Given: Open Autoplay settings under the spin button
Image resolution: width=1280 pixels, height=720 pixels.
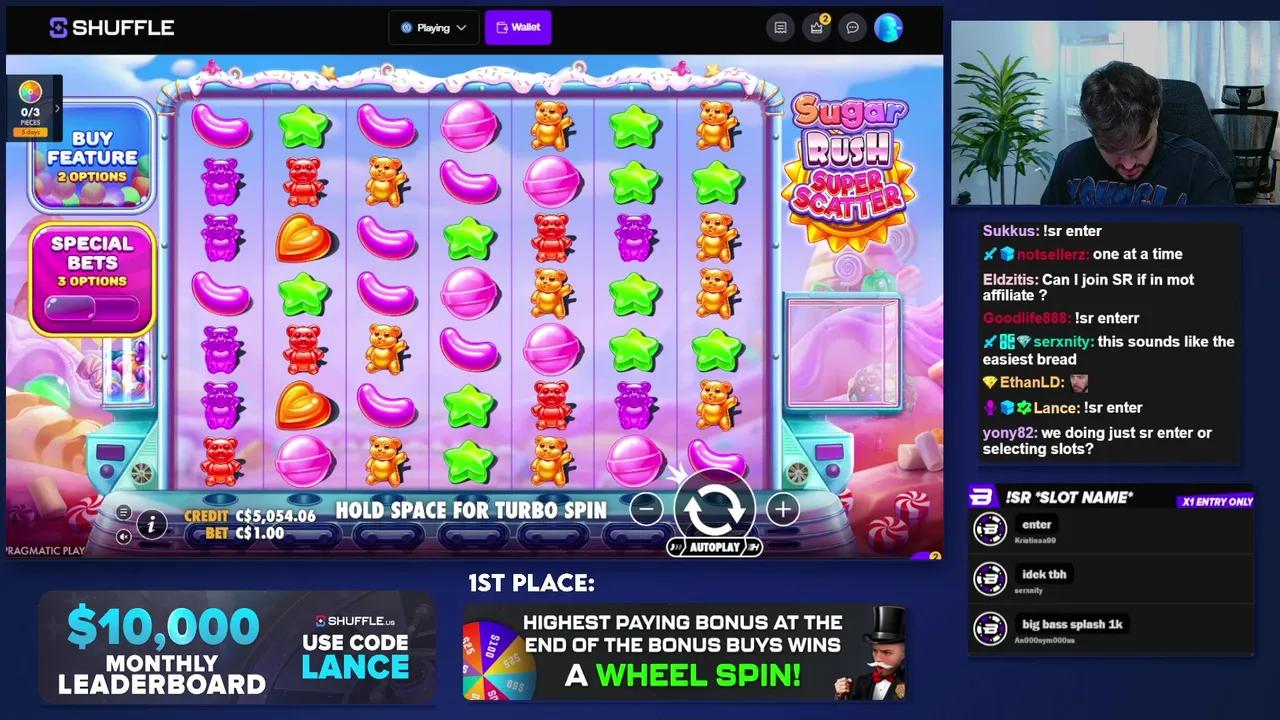Looking at the screenshot, I should (x=714, y=547).
